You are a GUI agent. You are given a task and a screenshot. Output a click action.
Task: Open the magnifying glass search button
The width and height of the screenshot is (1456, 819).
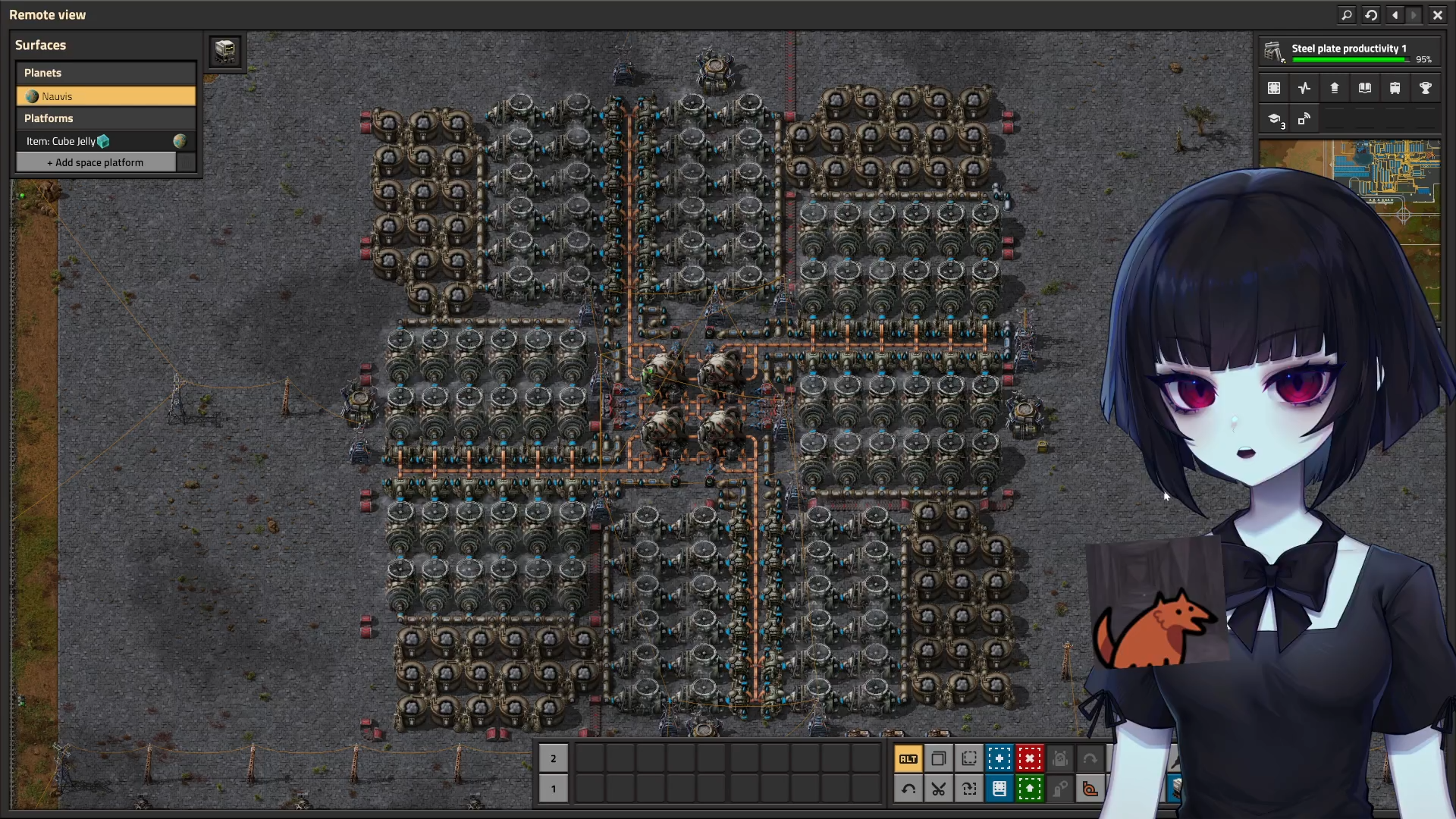(1347, 14)
